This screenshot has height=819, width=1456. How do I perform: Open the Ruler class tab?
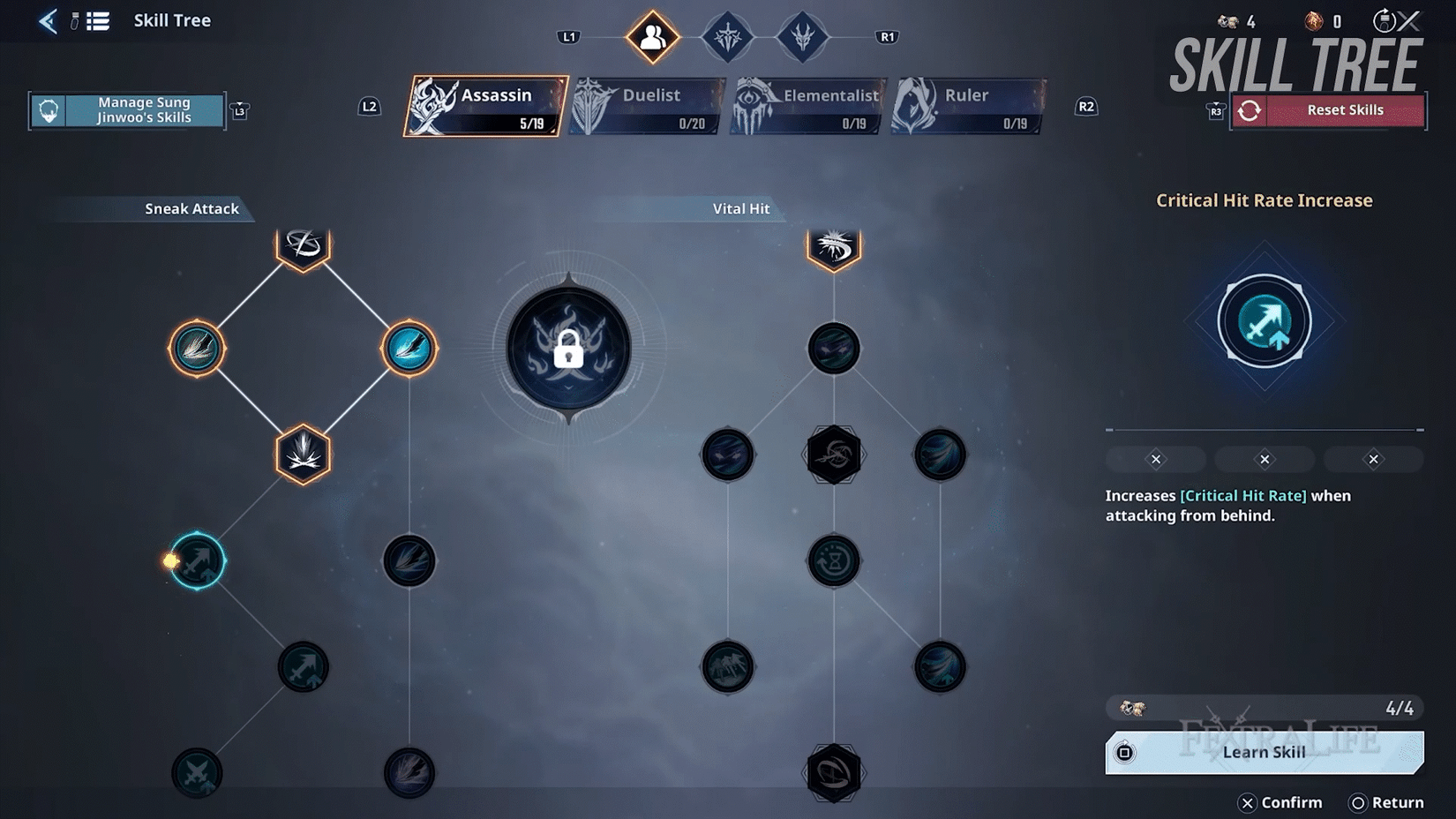pos(966,103)
